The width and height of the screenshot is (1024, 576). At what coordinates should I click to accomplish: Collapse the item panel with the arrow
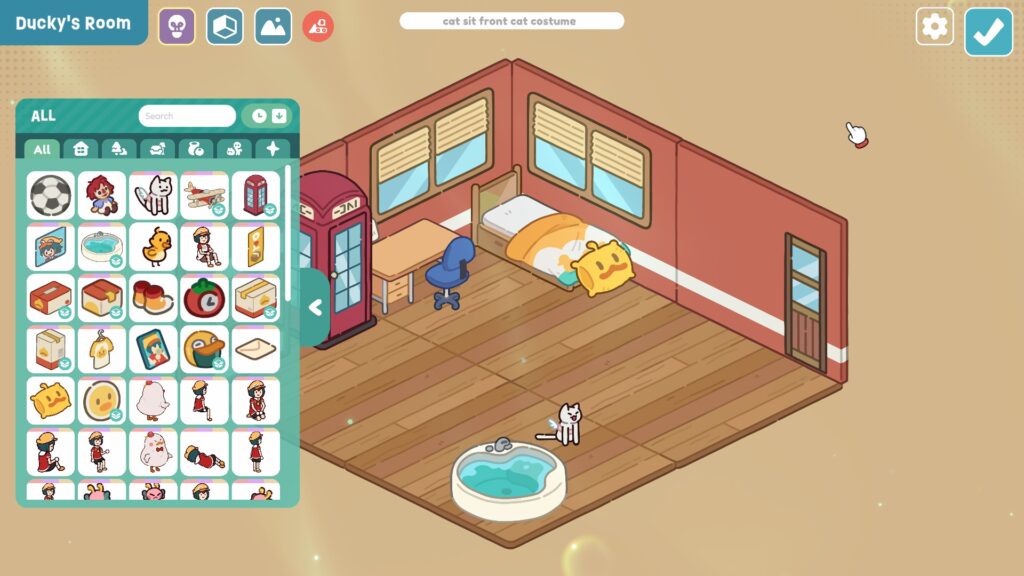pos(315,308)
